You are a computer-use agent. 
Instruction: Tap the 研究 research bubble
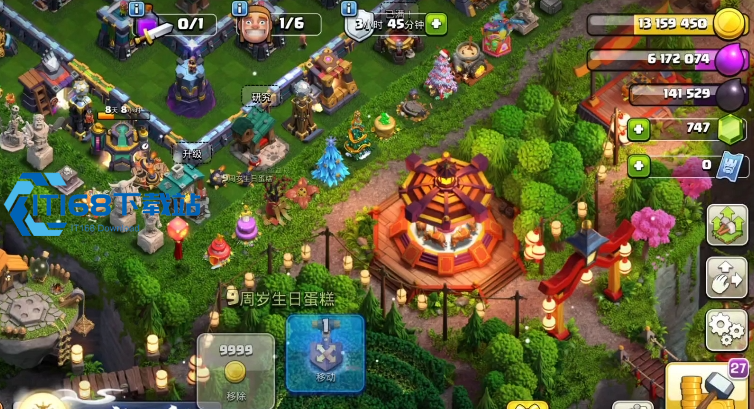coord(261,97)
